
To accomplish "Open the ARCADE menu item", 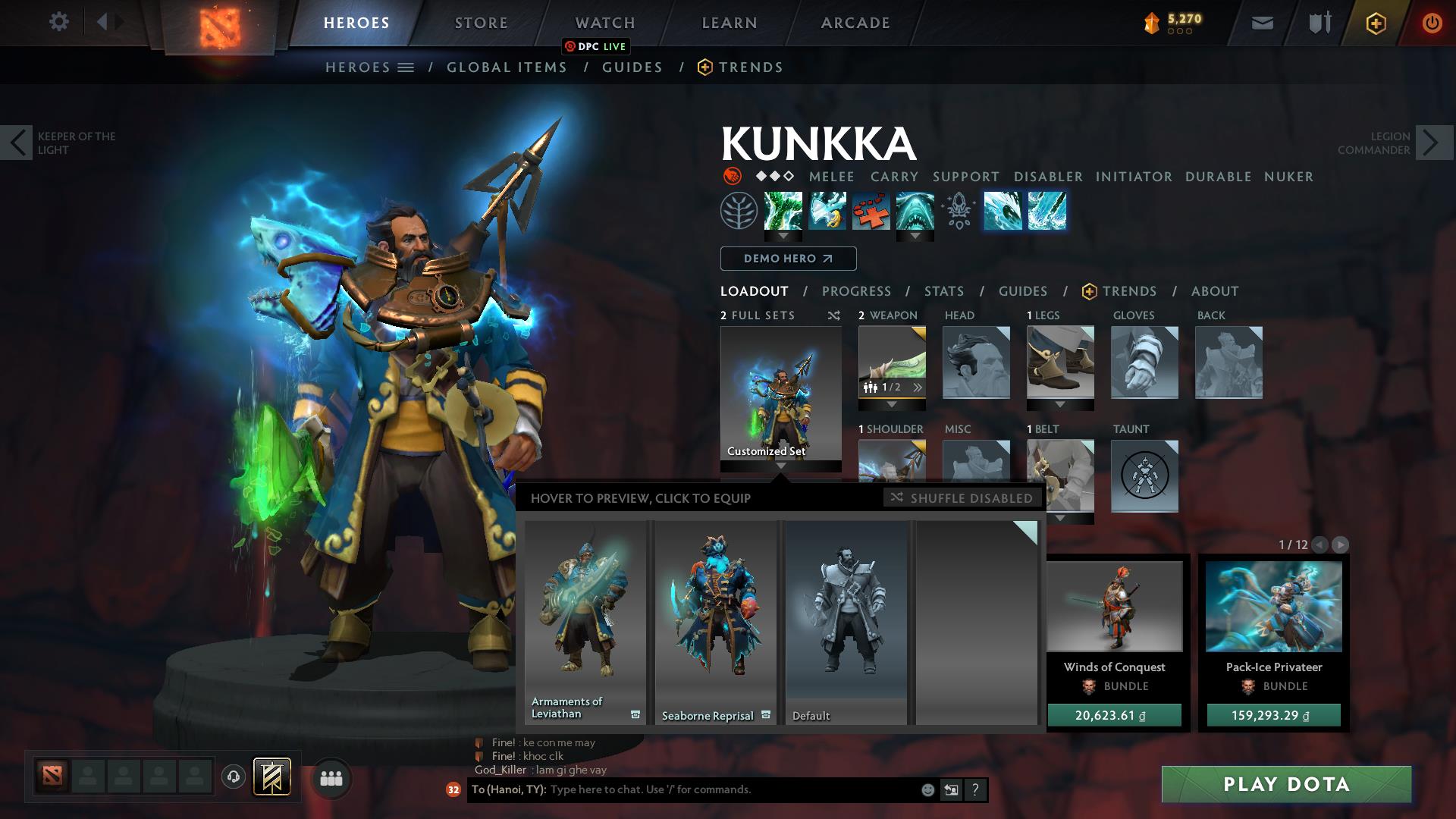I will pos(855,22).
